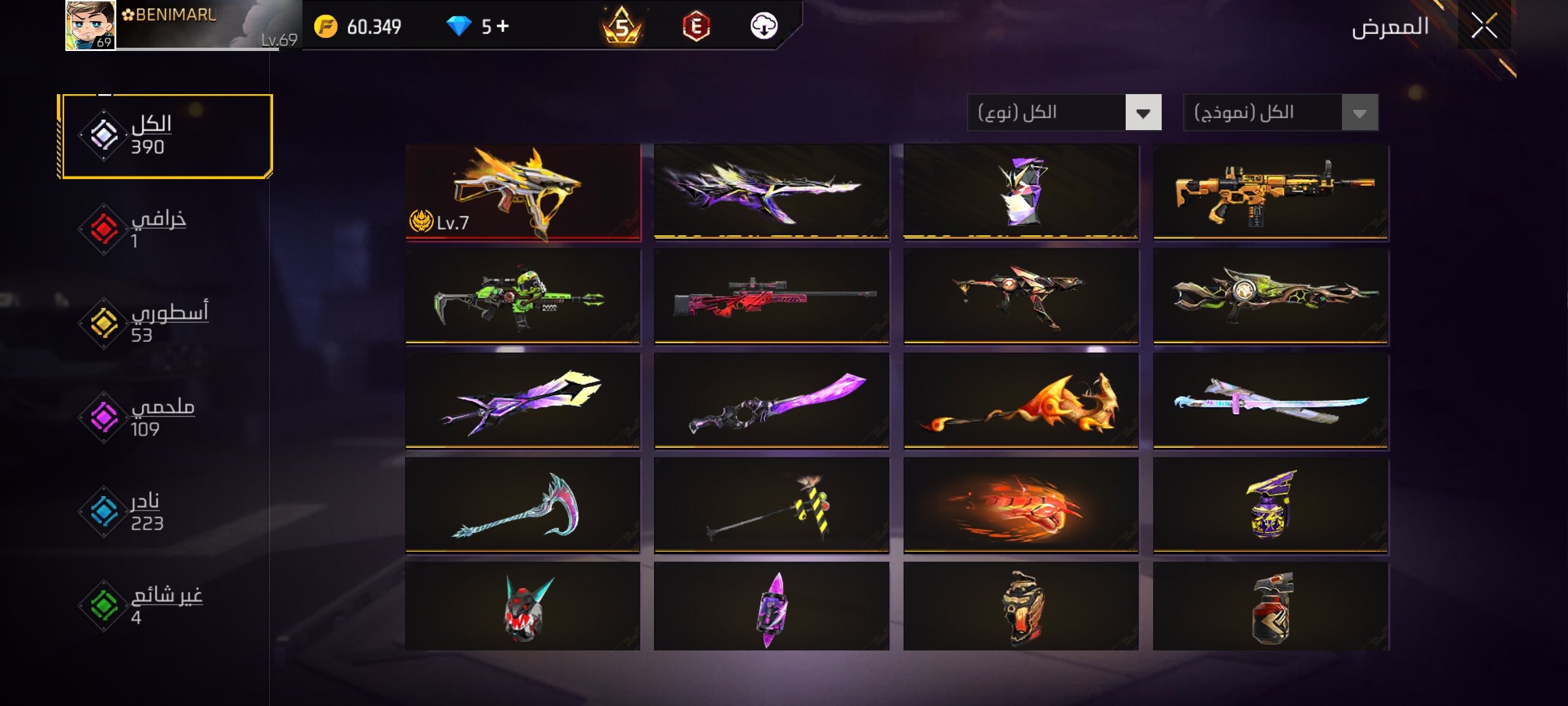Tap the blue diamond currency plus button
The width and height of the screenshot is (1568, 706).
point(502,26)
